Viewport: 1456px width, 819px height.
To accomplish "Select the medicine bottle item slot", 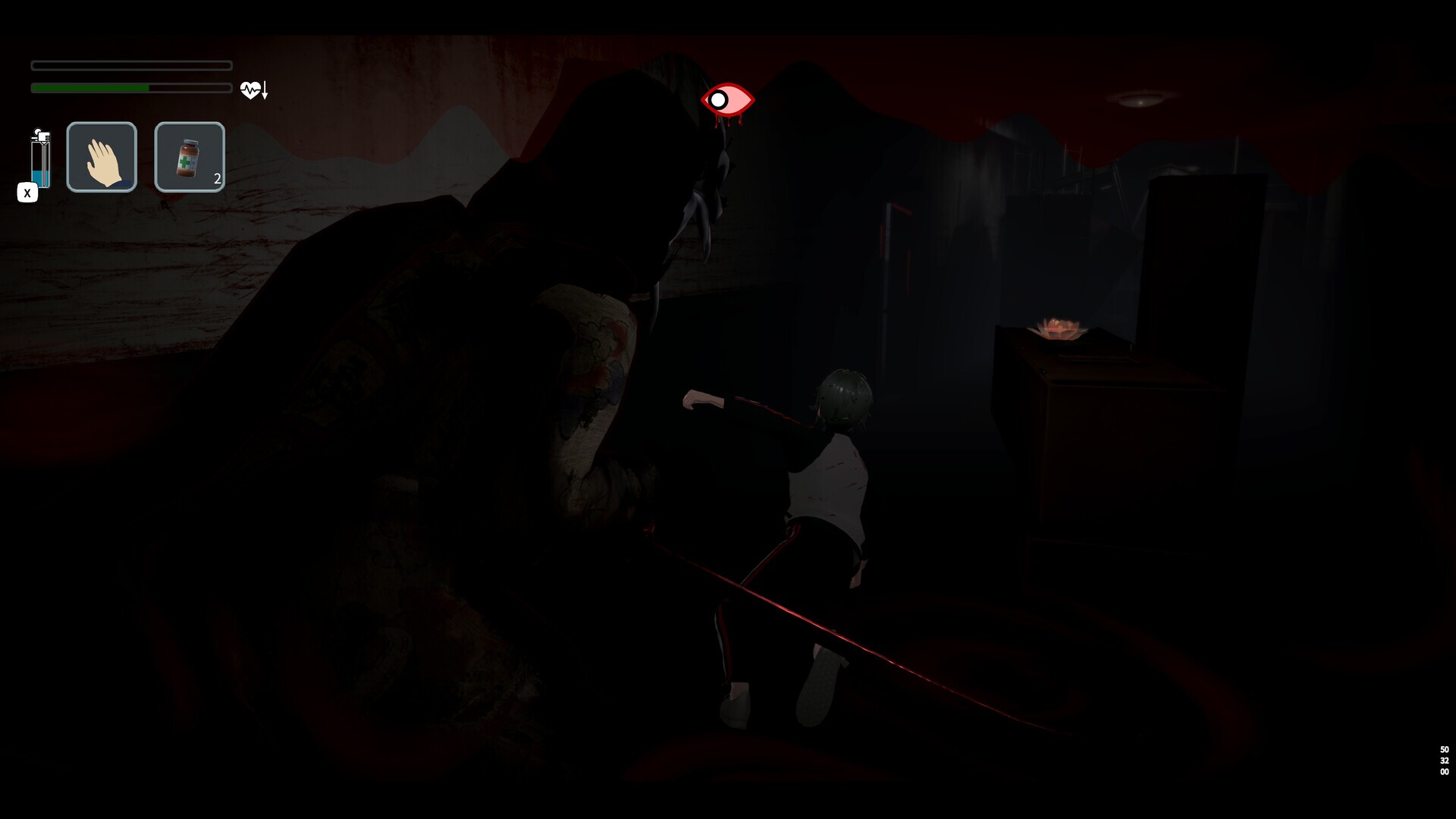I will [189, 156].
